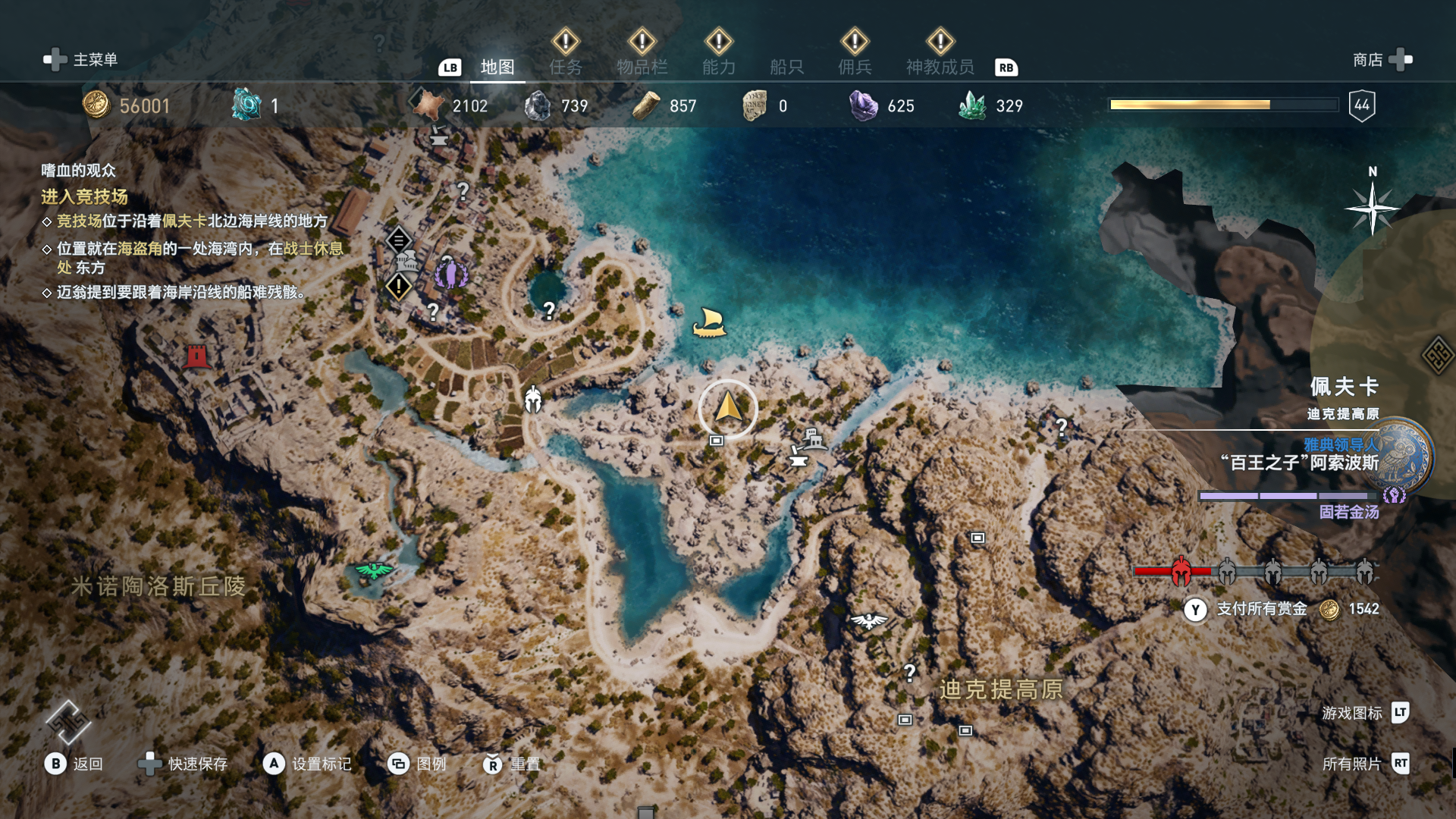Show the 神教成员 cultists tab
This screenshot has width=1456, height=819.
(940, 67)
